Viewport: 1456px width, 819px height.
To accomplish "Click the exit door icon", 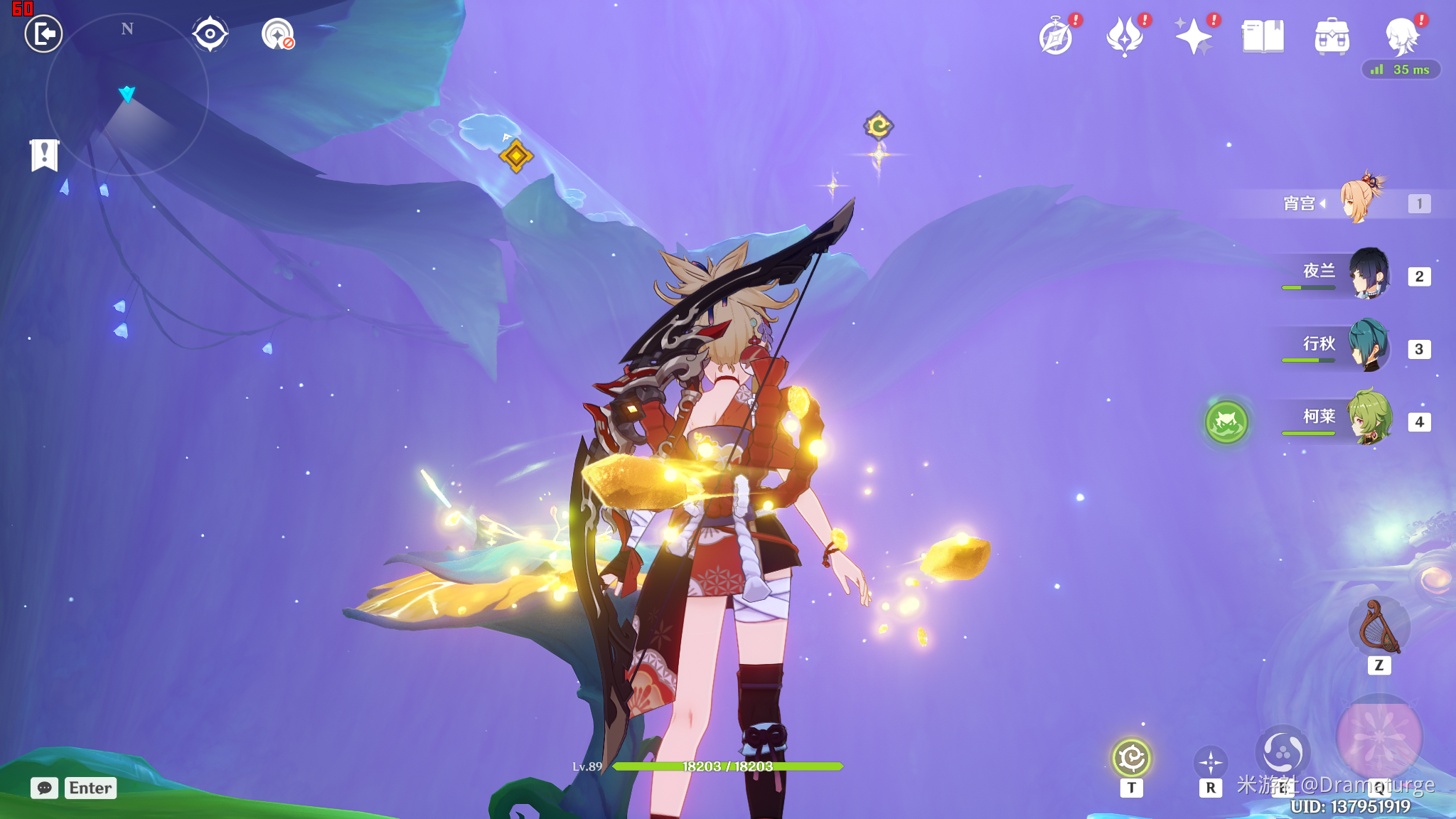I will point(43,33).
